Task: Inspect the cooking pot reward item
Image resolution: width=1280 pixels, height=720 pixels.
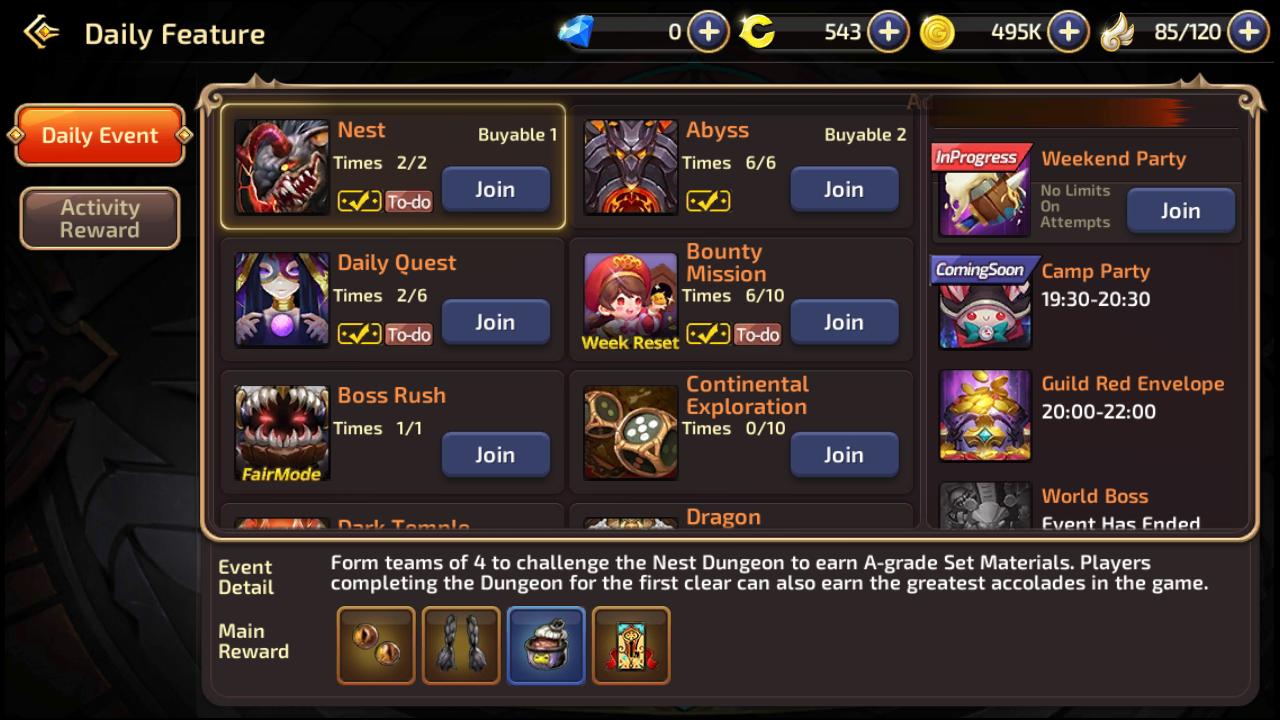Action: pos(546,645)
